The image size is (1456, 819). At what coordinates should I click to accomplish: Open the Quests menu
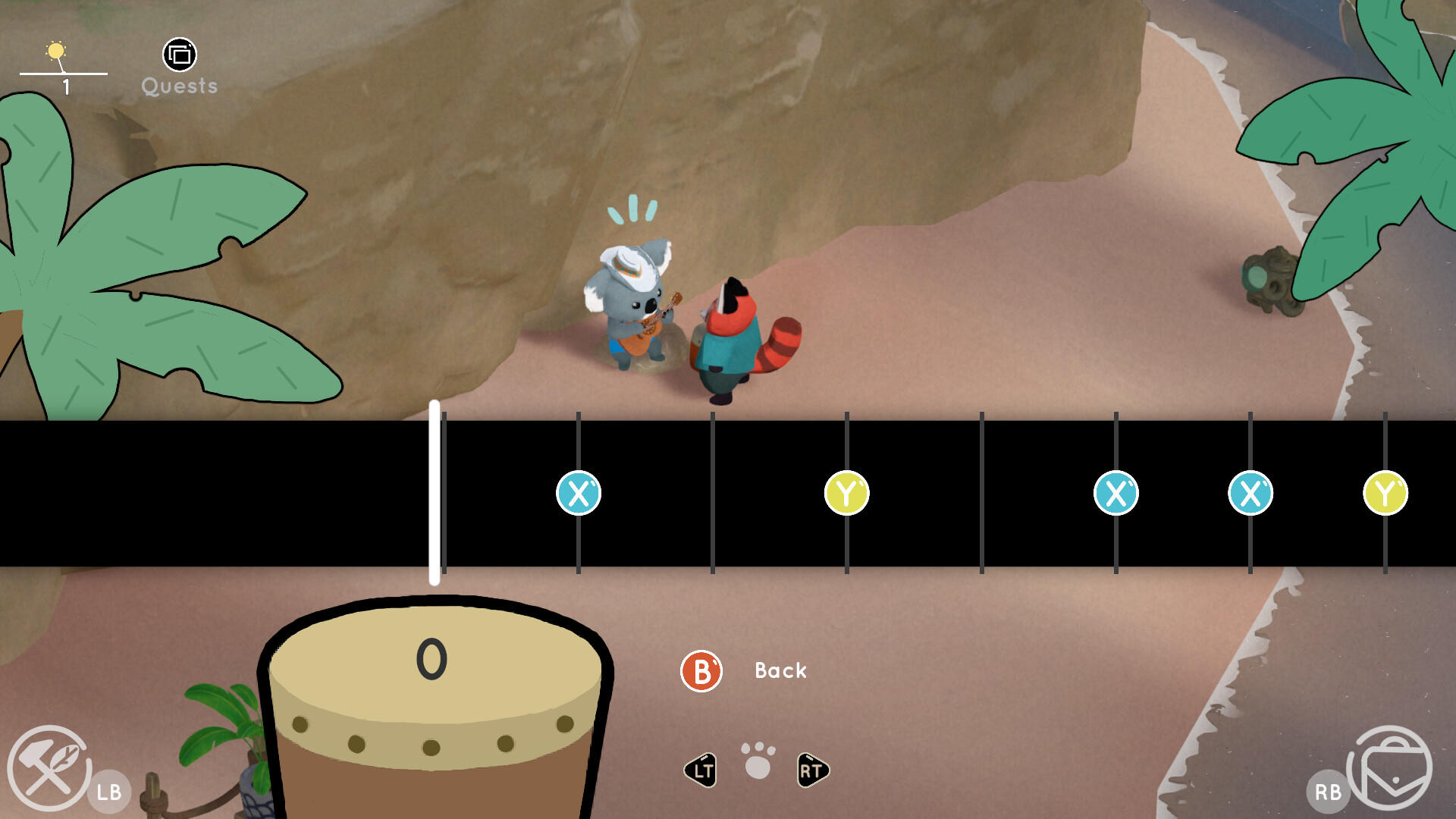point(178,55)
